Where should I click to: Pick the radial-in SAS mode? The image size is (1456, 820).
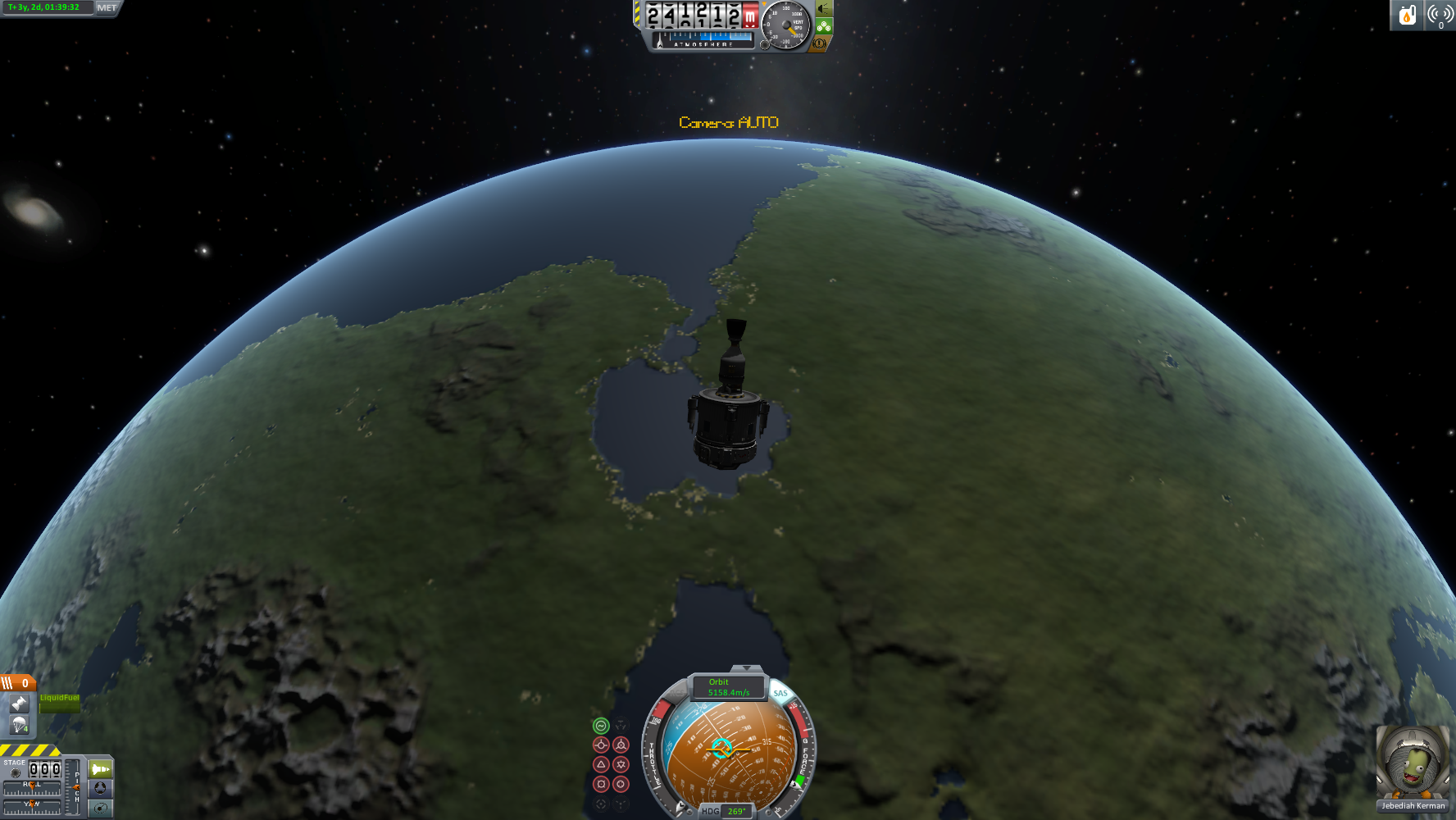(601, 784)
